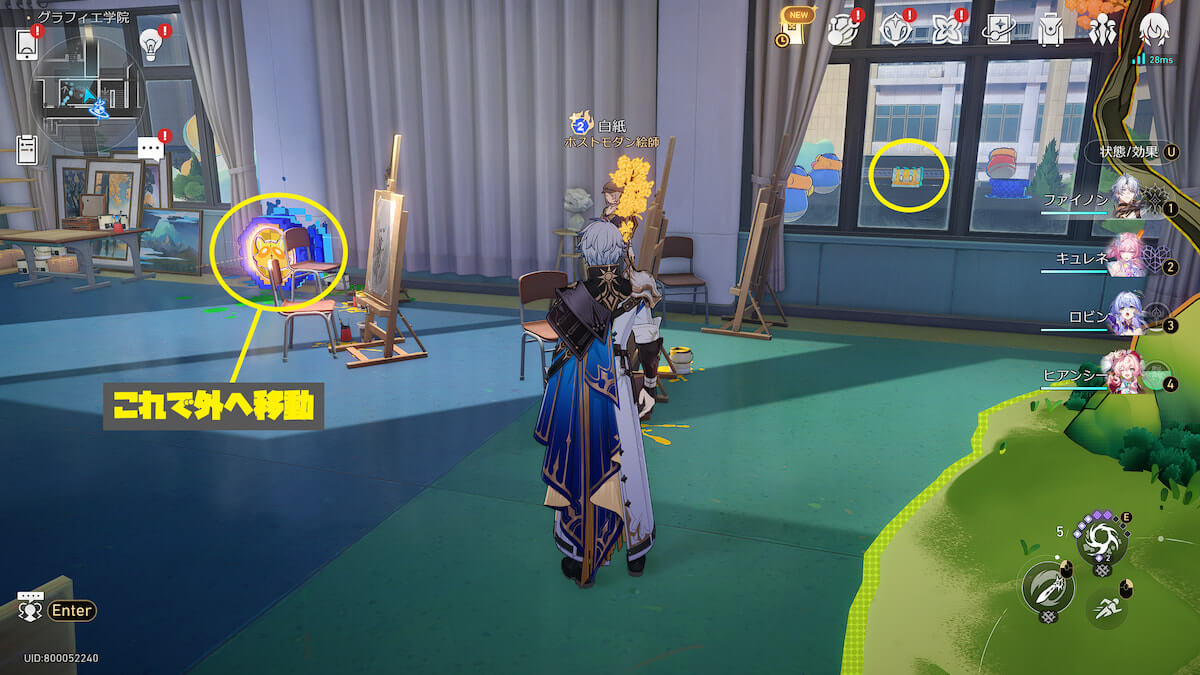Open the warp card icon
Image resolution: width=1200 pixels, height=675 pixels.
(x=998, y=30)
